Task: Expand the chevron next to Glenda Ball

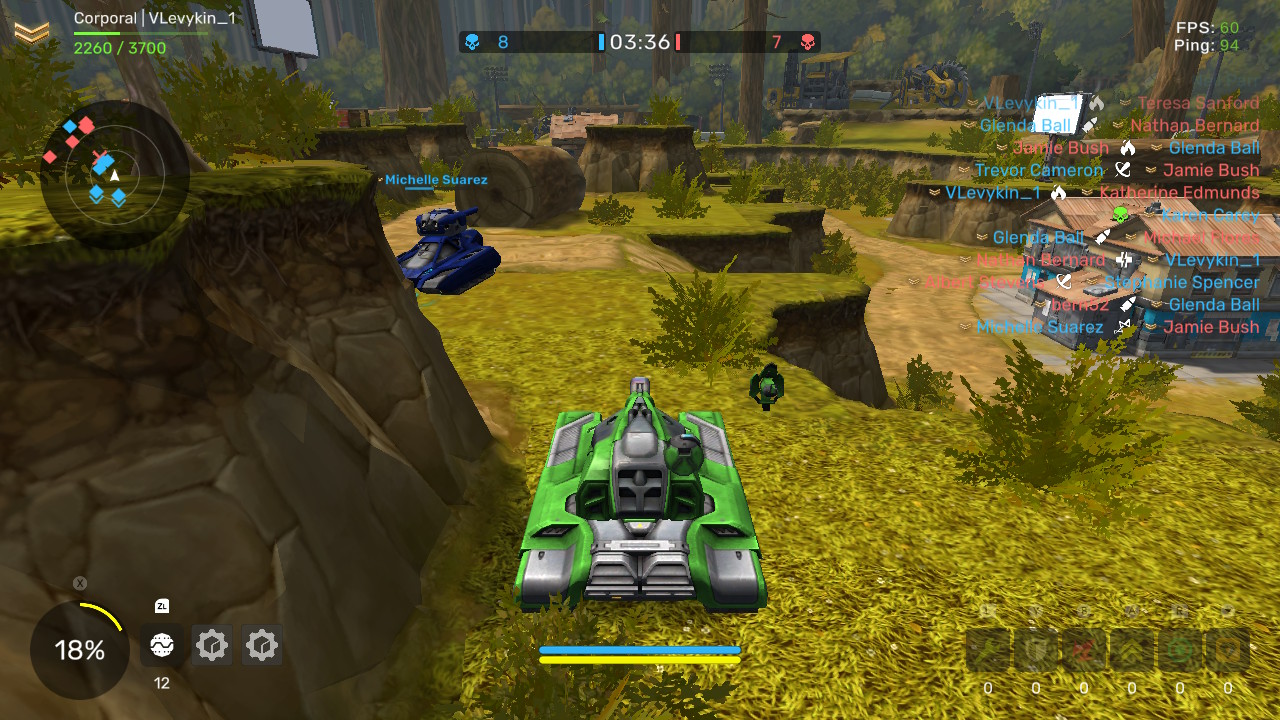Action: click(x=966, y=125)
